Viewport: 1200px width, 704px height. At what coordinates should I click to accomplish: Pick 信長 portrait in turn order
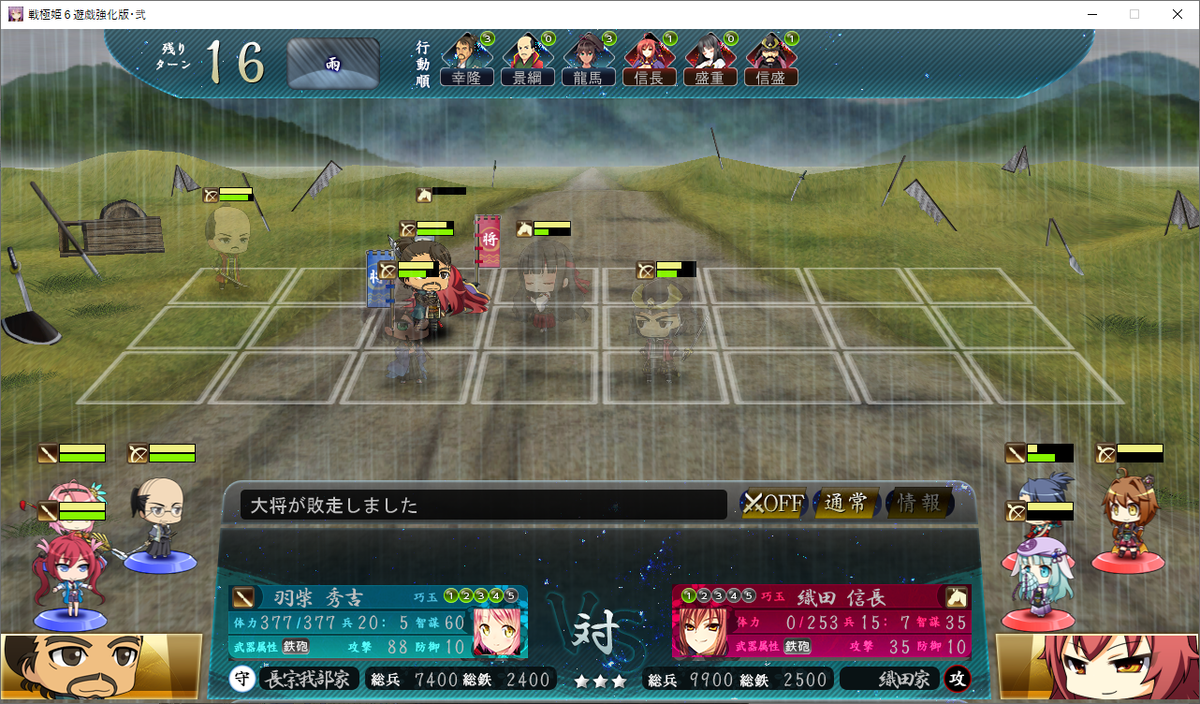pos(649,60)
